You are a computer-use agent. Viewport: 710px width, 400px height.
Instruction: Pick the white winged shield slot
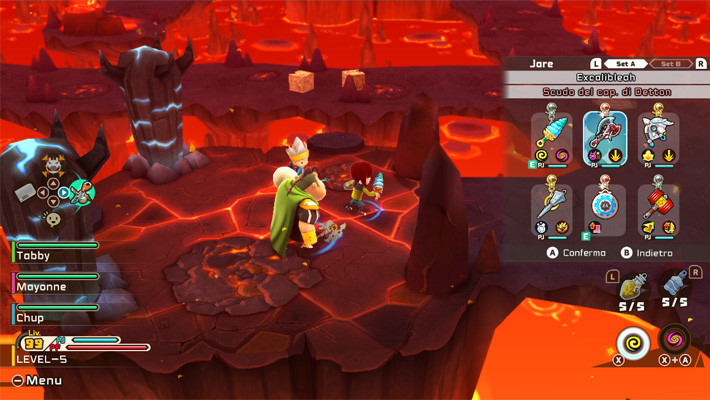tap(658, 137)
